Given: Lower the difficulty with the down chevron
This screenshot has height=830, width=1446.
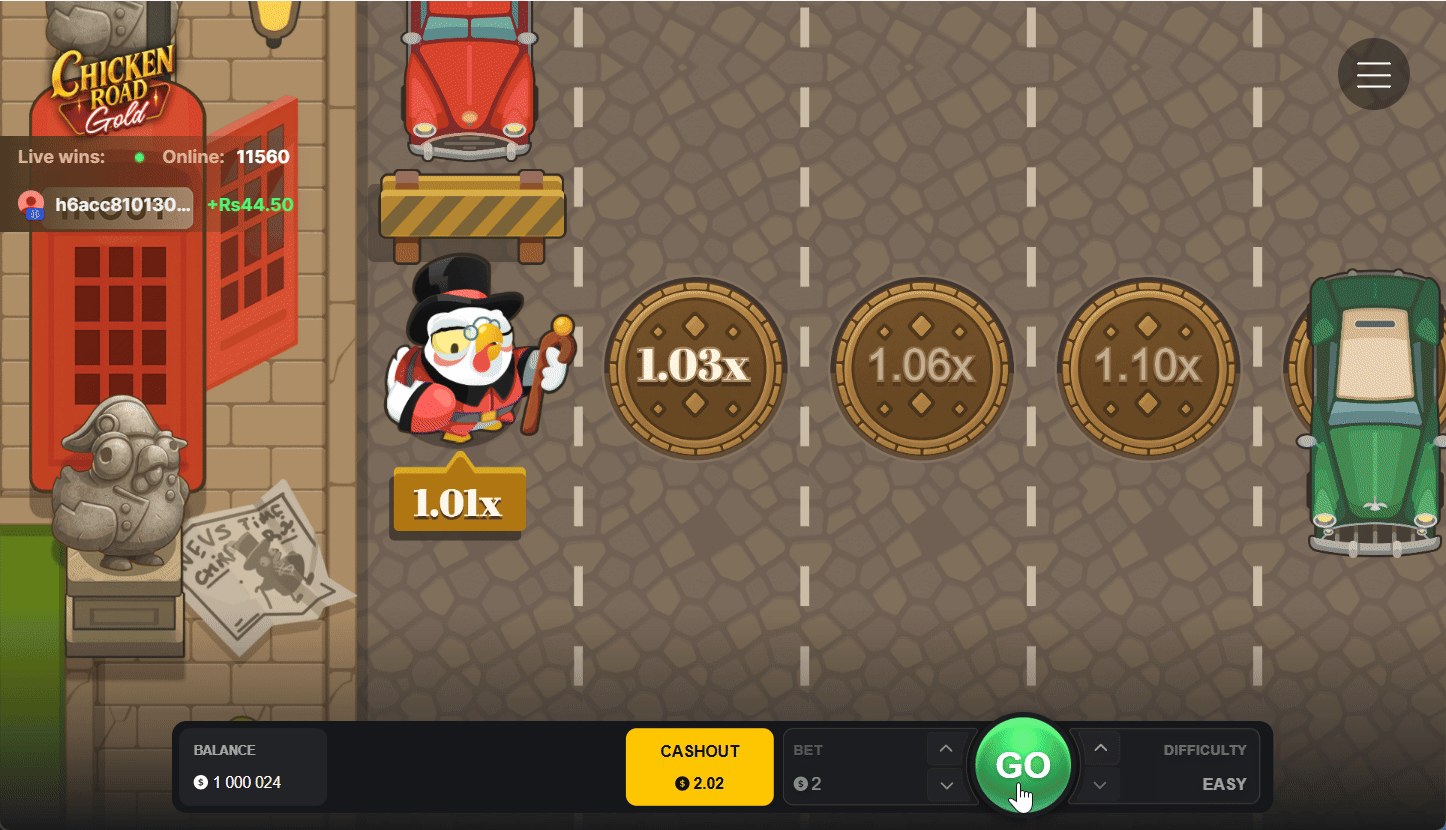Looking at the screenshot, I should [1099, 785].
